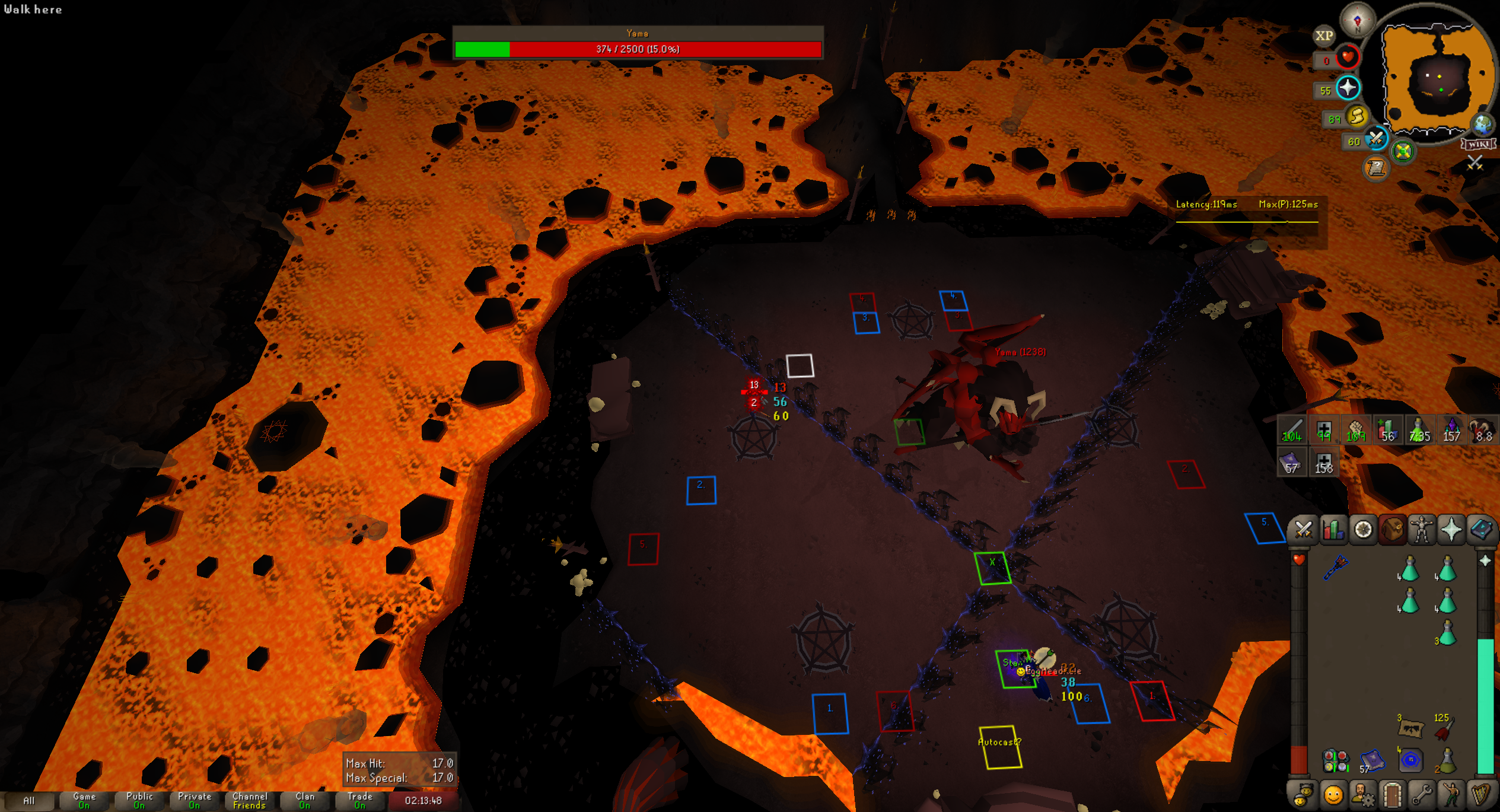Screen dimensions: 1500x812
Task: Click the compass to face north
Action: point(1357,20)
